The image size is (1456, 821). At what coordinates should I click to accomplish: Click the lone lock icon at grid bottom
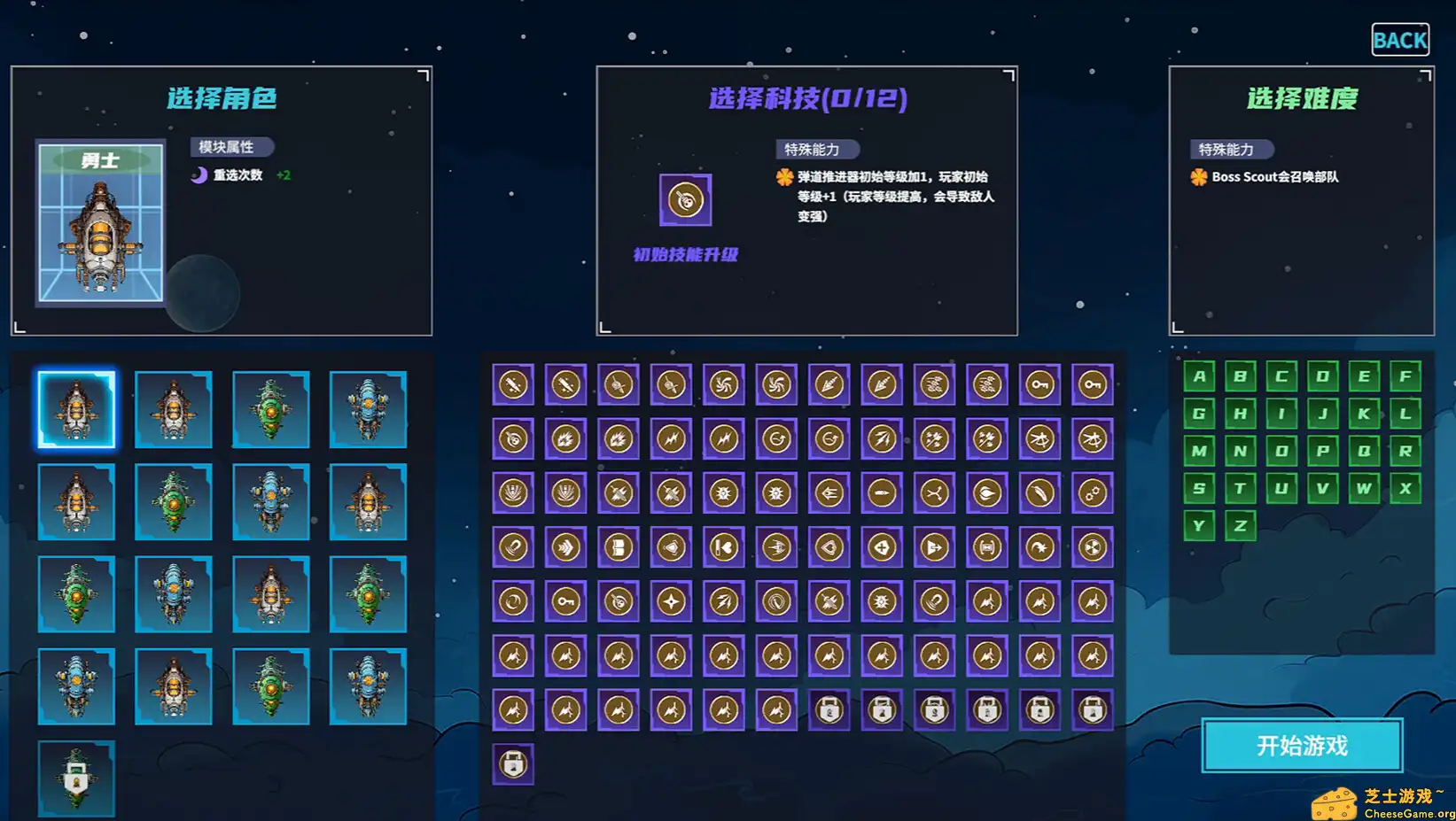(x=513, y=763)
